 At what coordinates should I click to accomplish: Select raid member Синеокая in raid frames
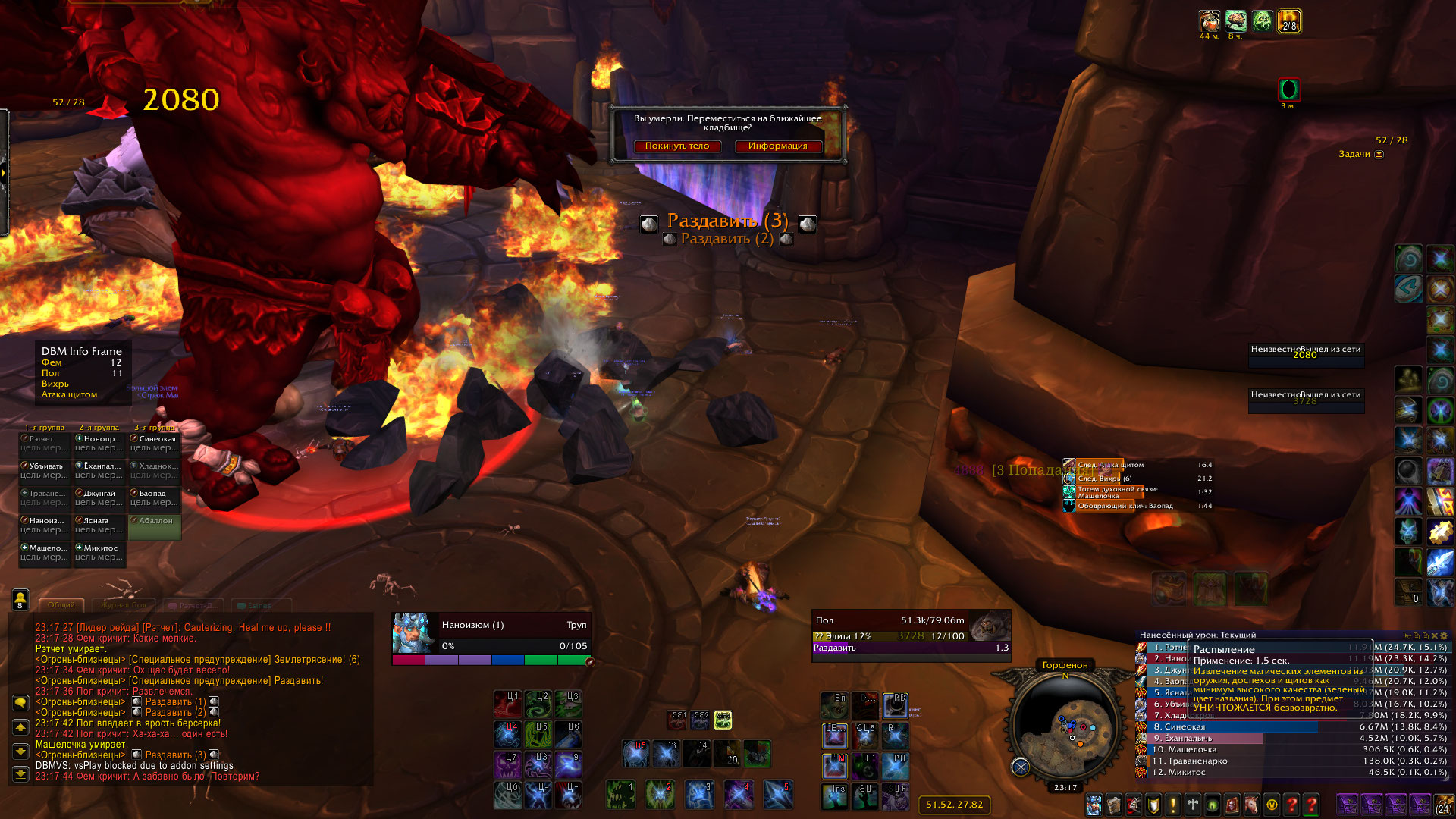tap(155, 443)
